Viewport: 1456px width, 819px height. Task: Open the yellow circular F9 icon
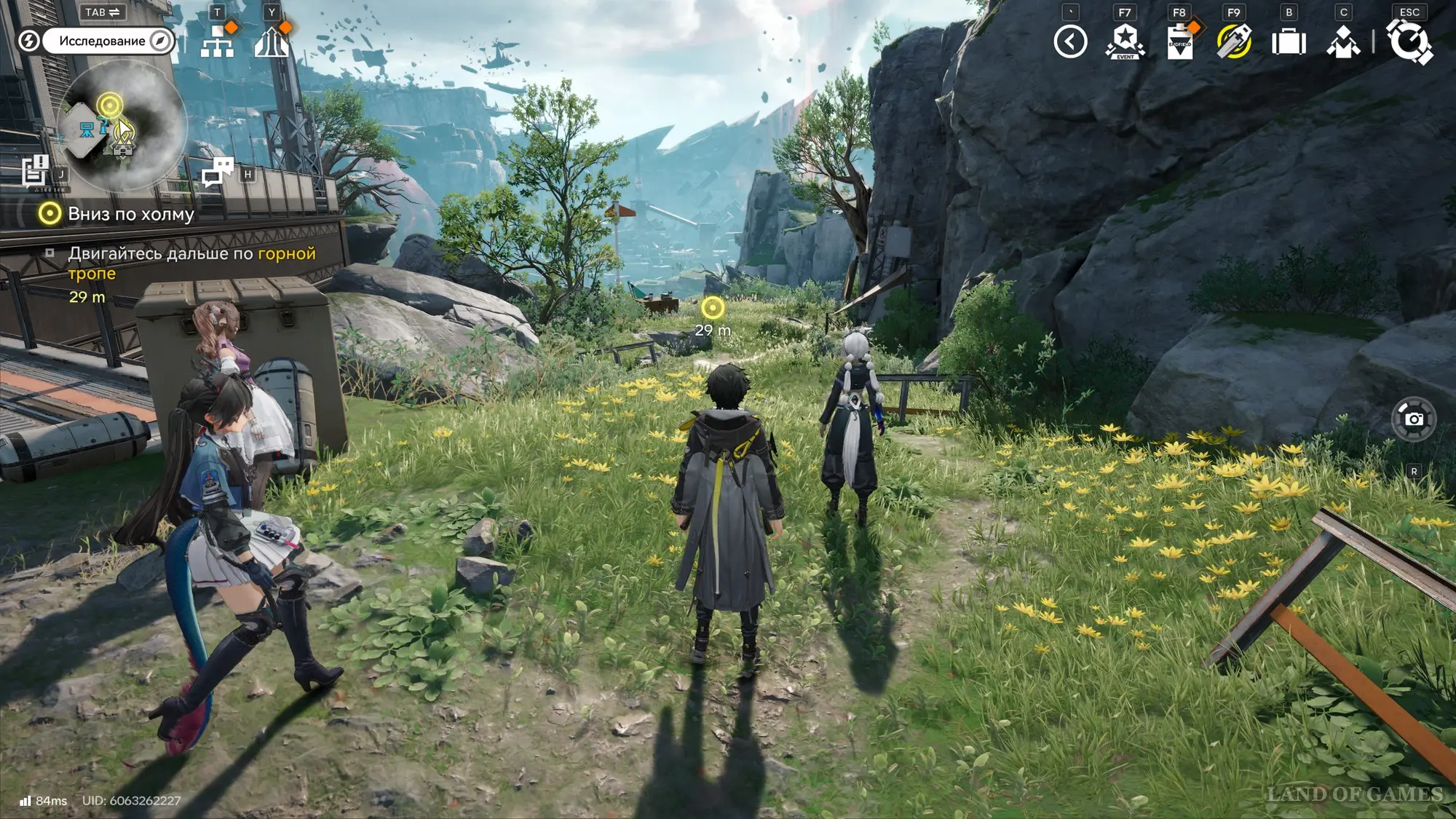1234,41
